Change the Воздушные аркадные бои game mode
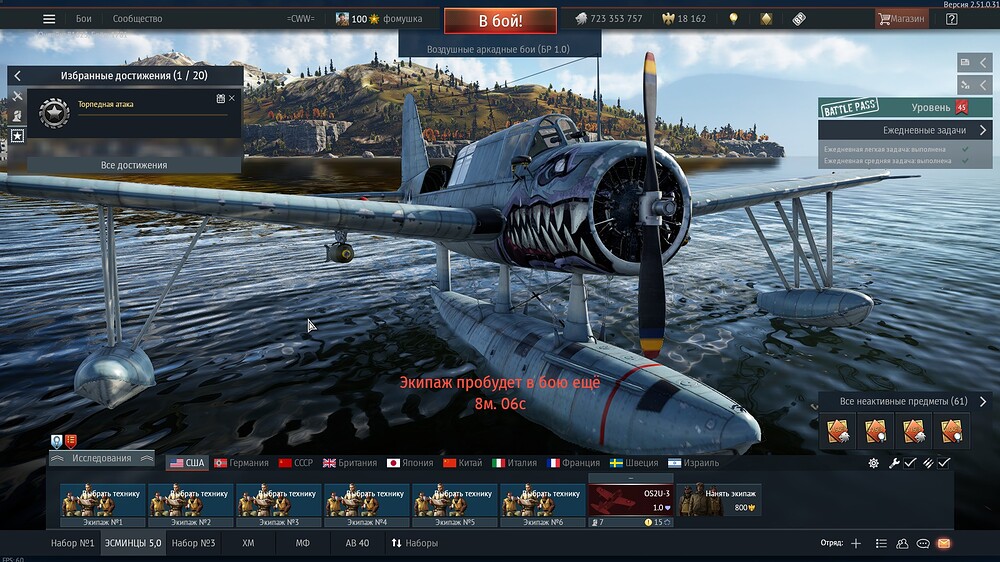 pos(499,49)
